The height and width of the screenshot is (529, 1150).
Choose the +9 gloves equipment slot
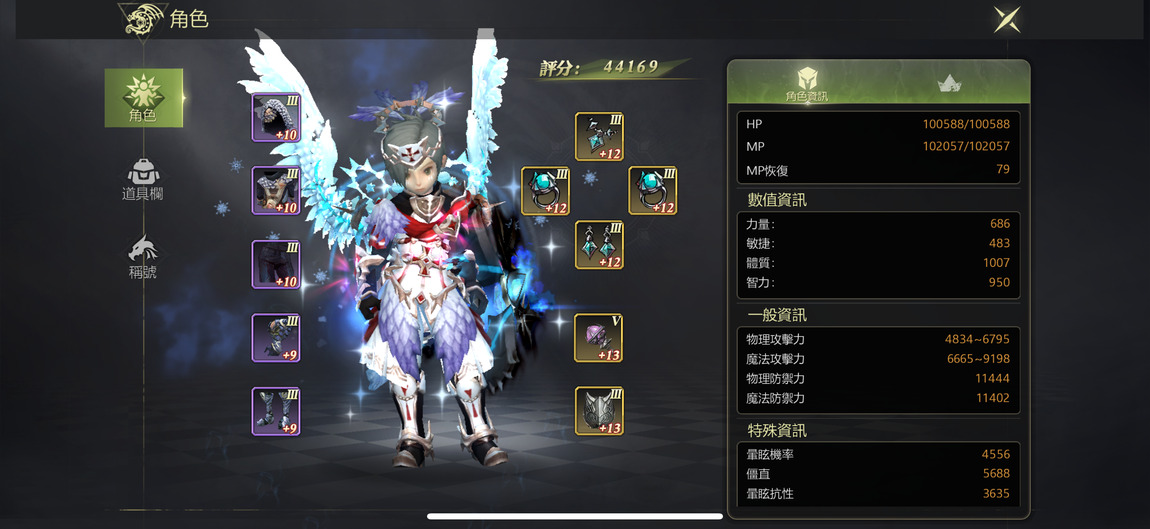point(276,338)
